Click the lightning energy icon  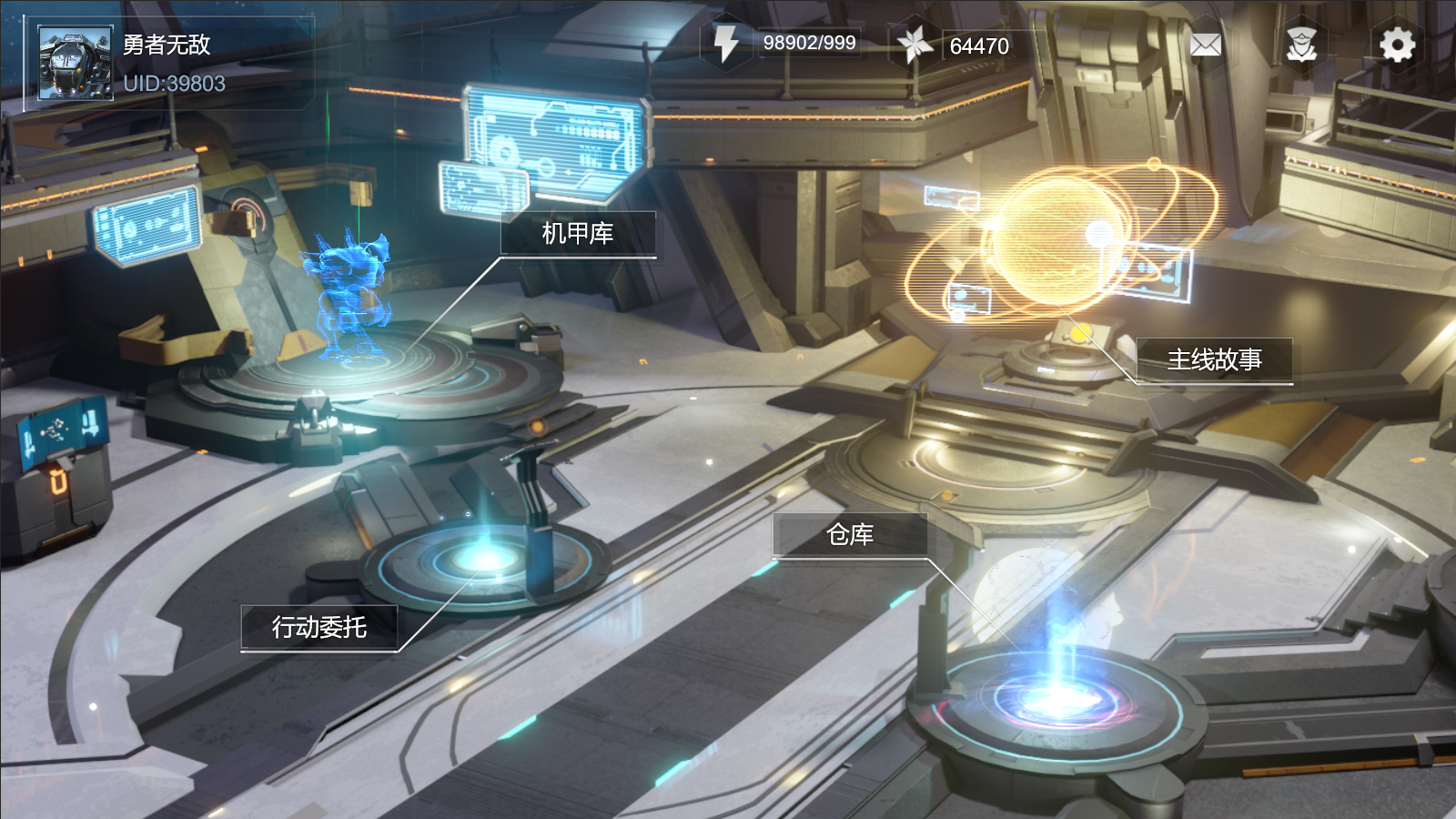(x=725, y=41)
